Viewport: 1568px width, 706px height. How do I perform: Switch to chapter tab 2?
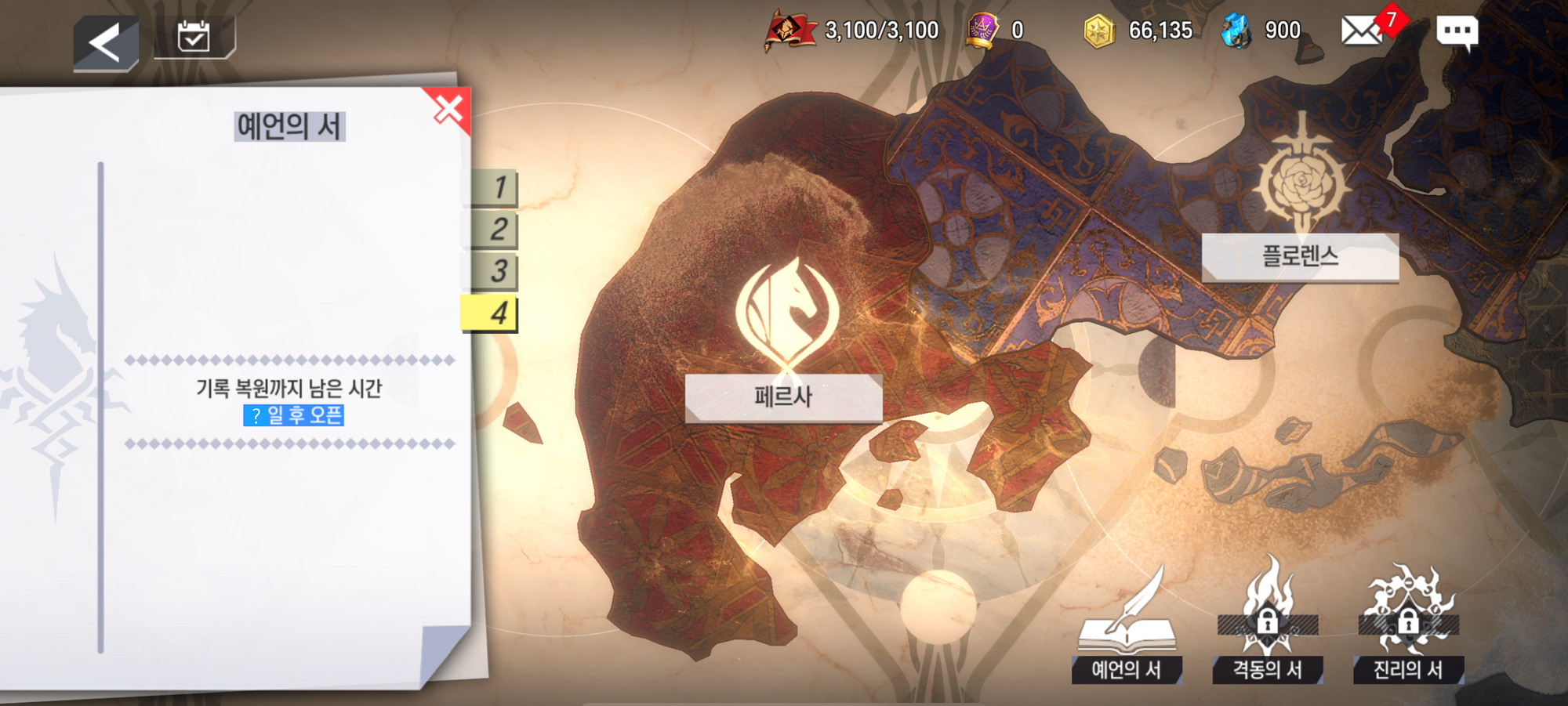(495, 230)
